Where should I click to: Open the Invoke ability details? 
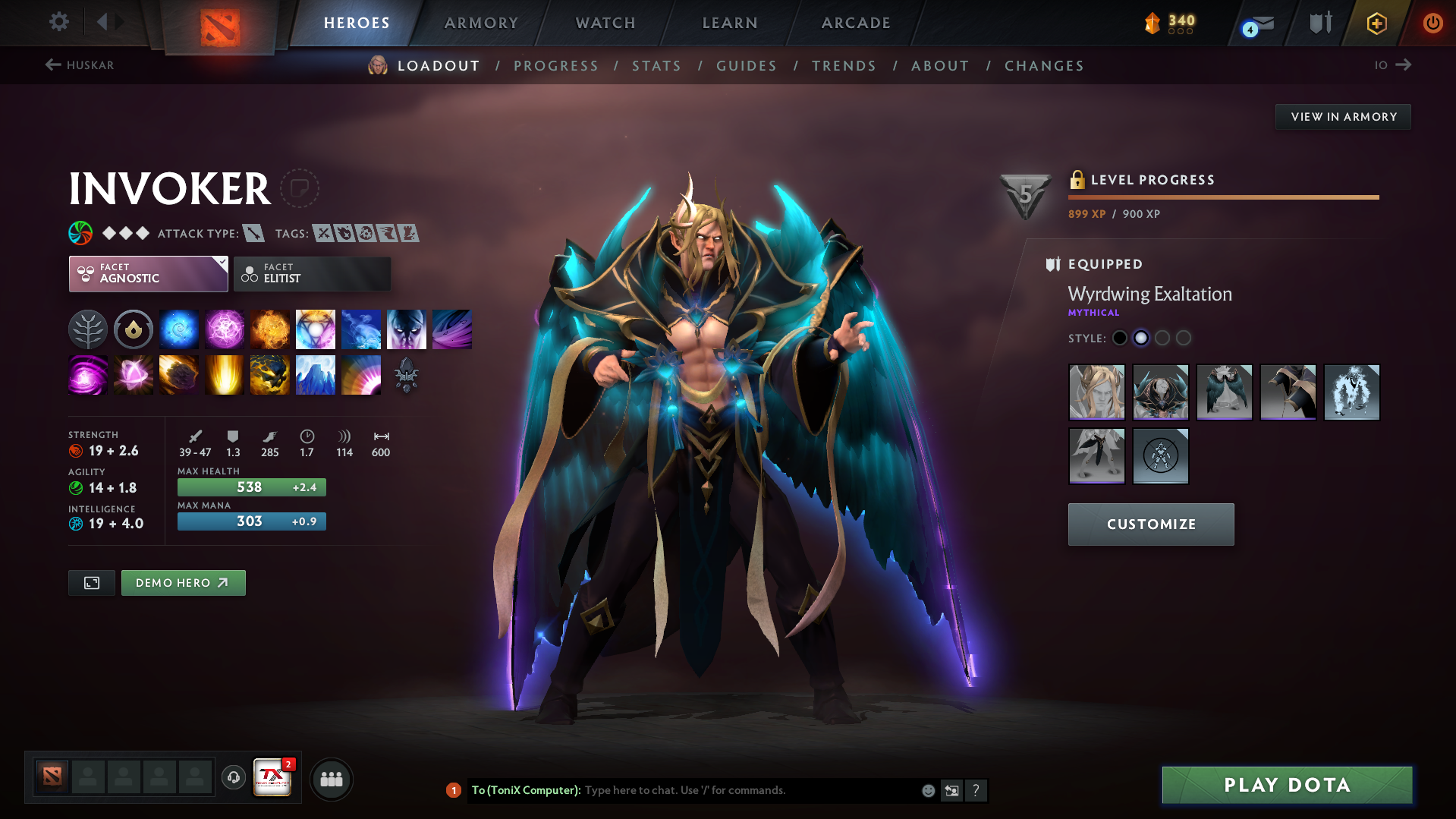[x=316, y=329]
